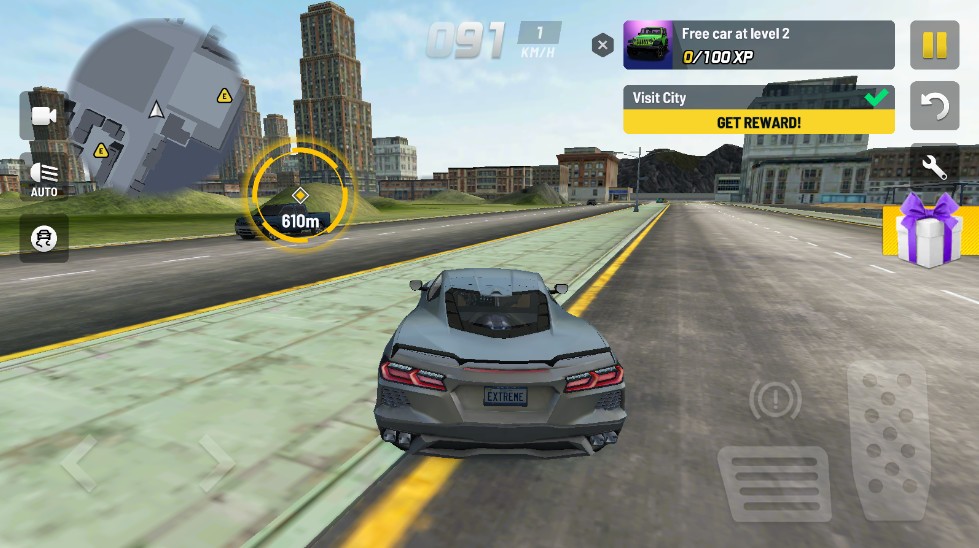Tap the brake pedal

(x=774, y=483)
